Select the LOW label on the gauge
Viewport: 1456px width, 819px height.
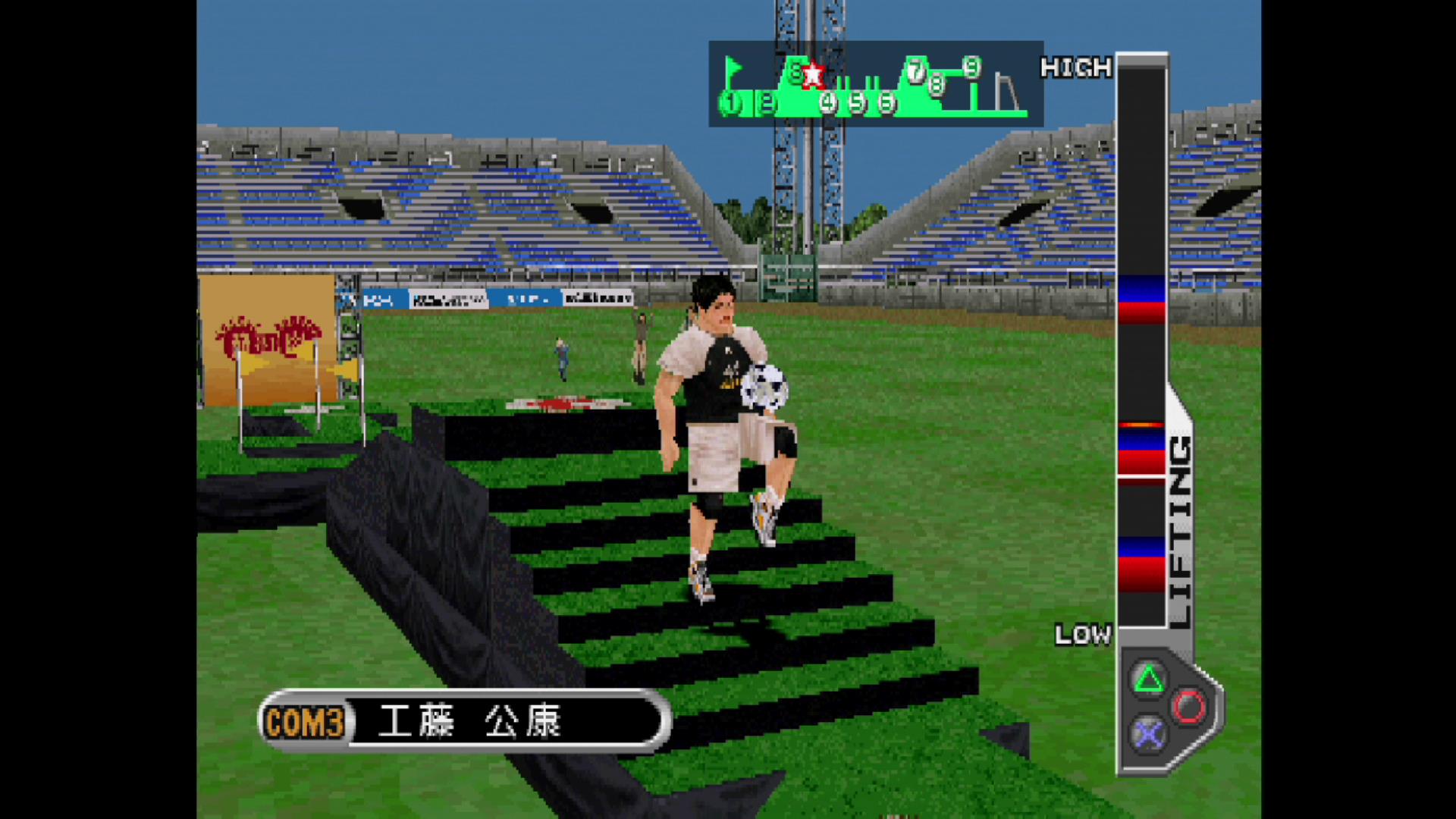1082,635
